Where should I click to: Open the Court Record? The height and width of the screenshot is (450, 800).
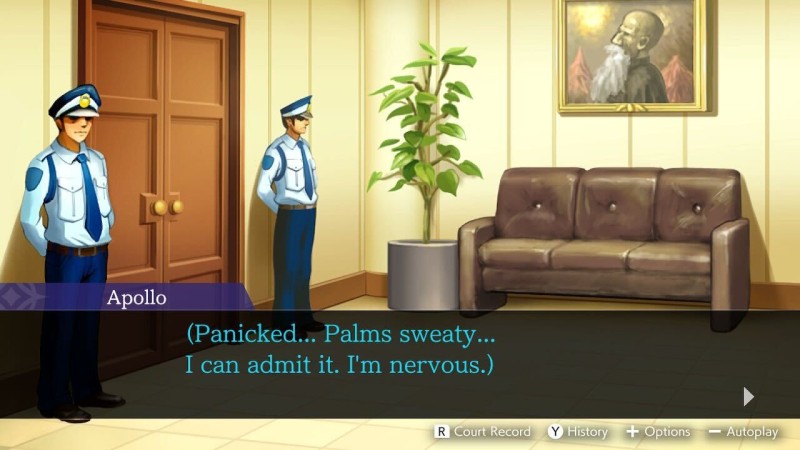coord(482,432)
